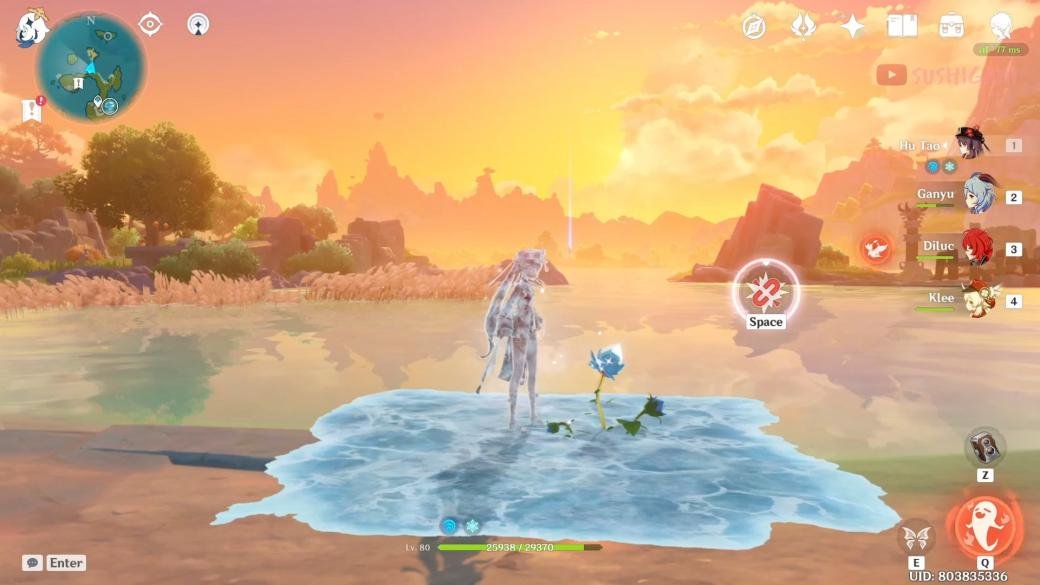Screen dimensions: 1040x585
Task: Switch to Ganyu in party list
Action: point(978,196)
